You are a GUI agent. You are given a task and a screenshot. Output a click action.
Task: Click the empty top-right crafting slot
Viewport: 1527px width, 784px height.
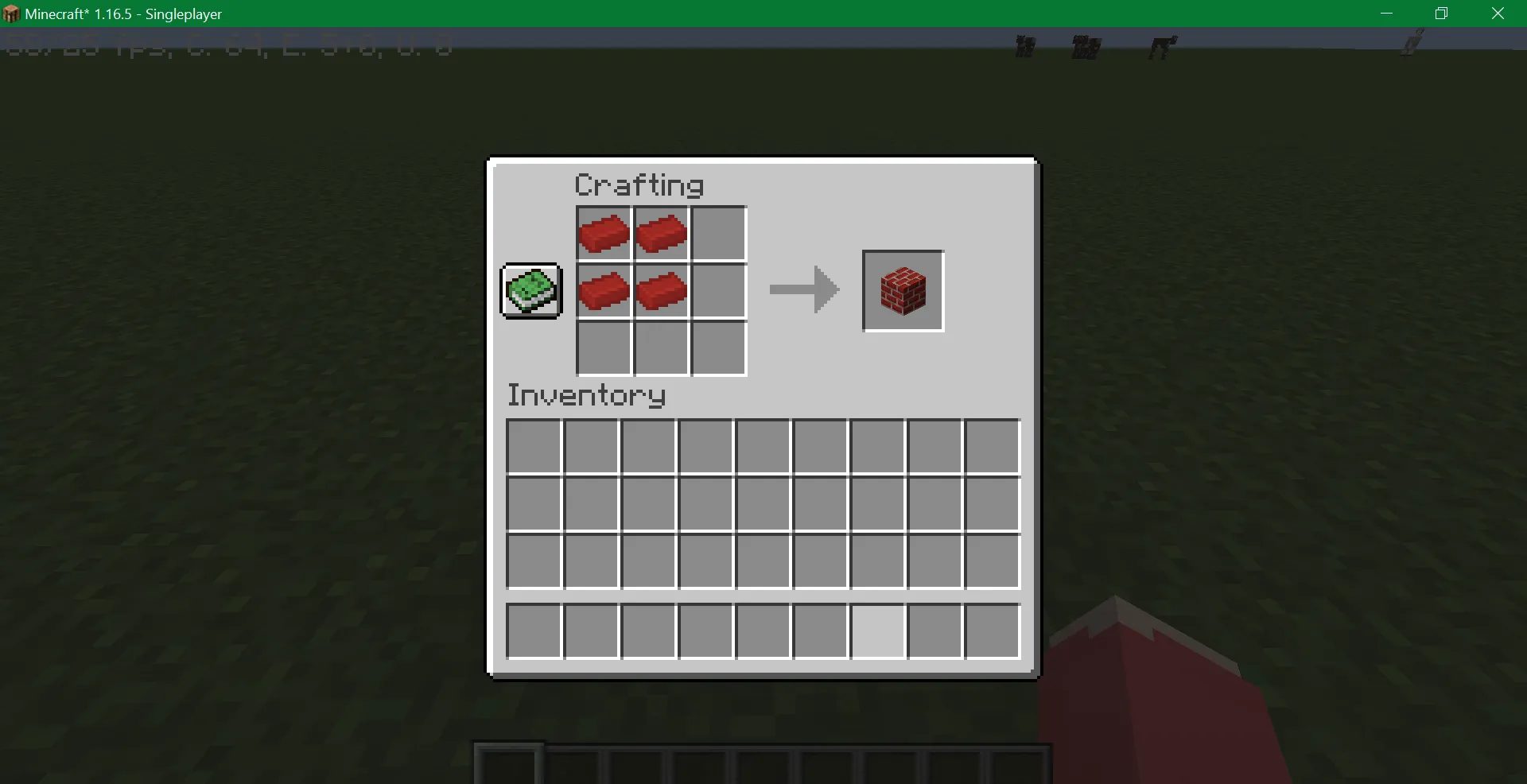point(718,234)
